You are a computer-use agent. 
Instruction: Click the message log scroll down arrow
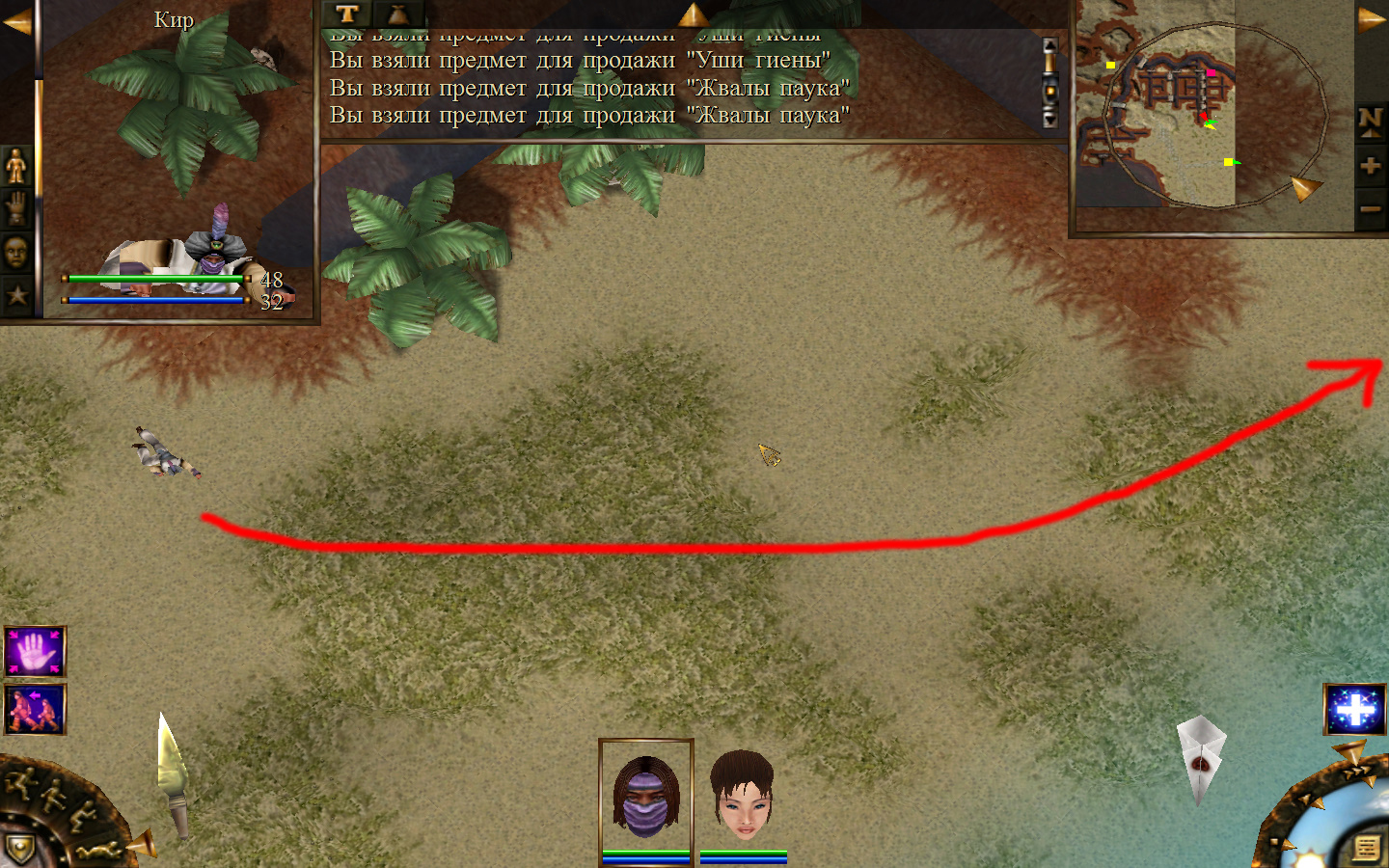[x=1050, y=120]
